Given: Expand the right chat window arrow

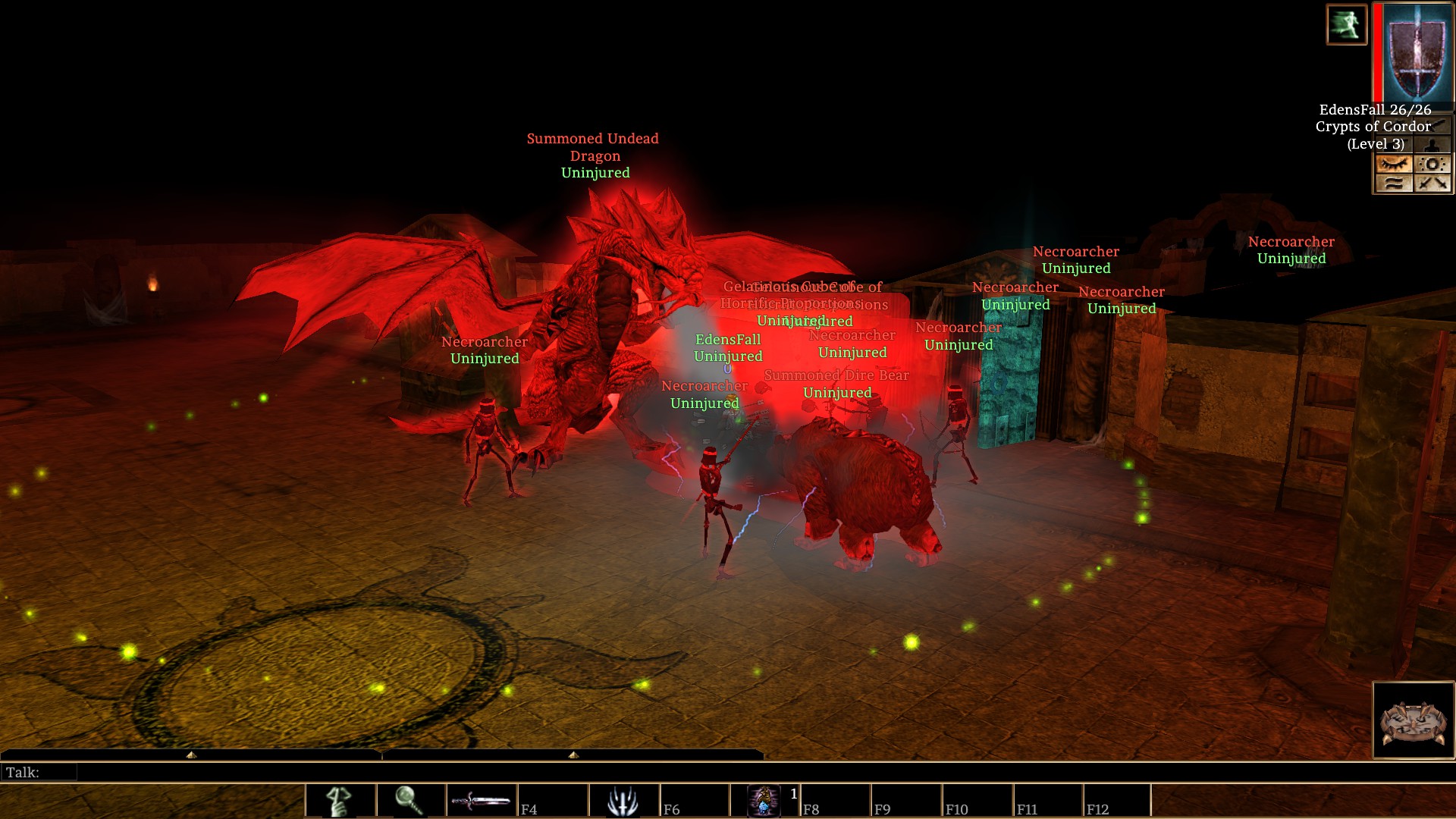Looking at the screenshot, I should [x=573, y=755].
